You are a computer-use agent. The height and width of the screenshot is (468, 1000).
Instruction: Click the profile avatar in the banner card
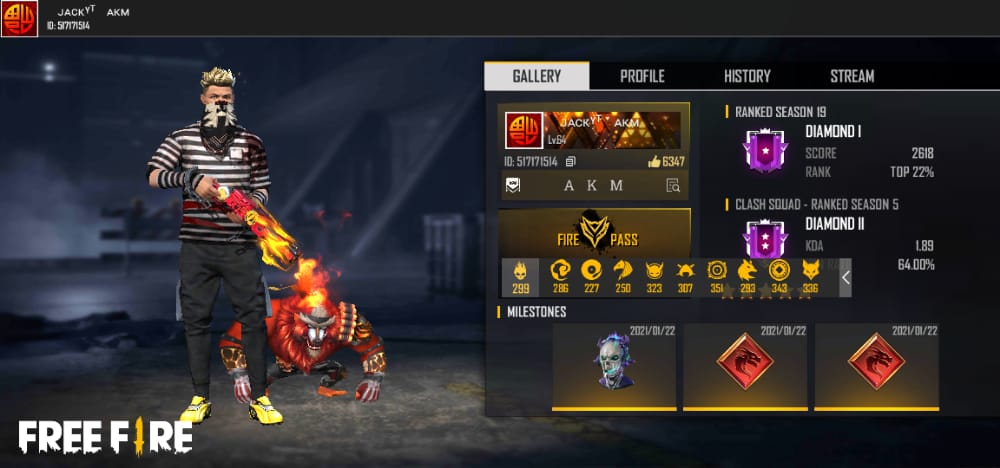point(525,130)
